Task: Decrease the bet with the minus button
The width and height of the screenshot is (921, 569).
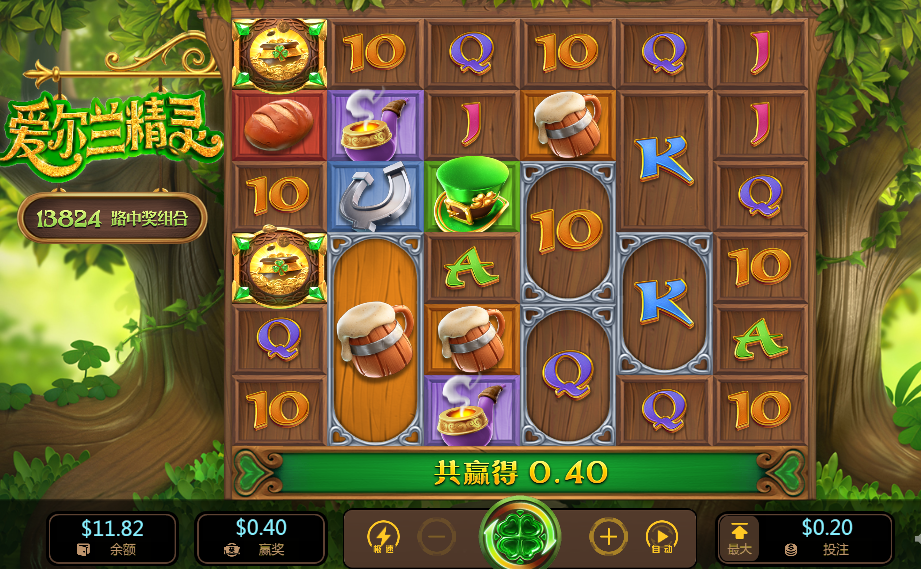Action: [436, 537]
